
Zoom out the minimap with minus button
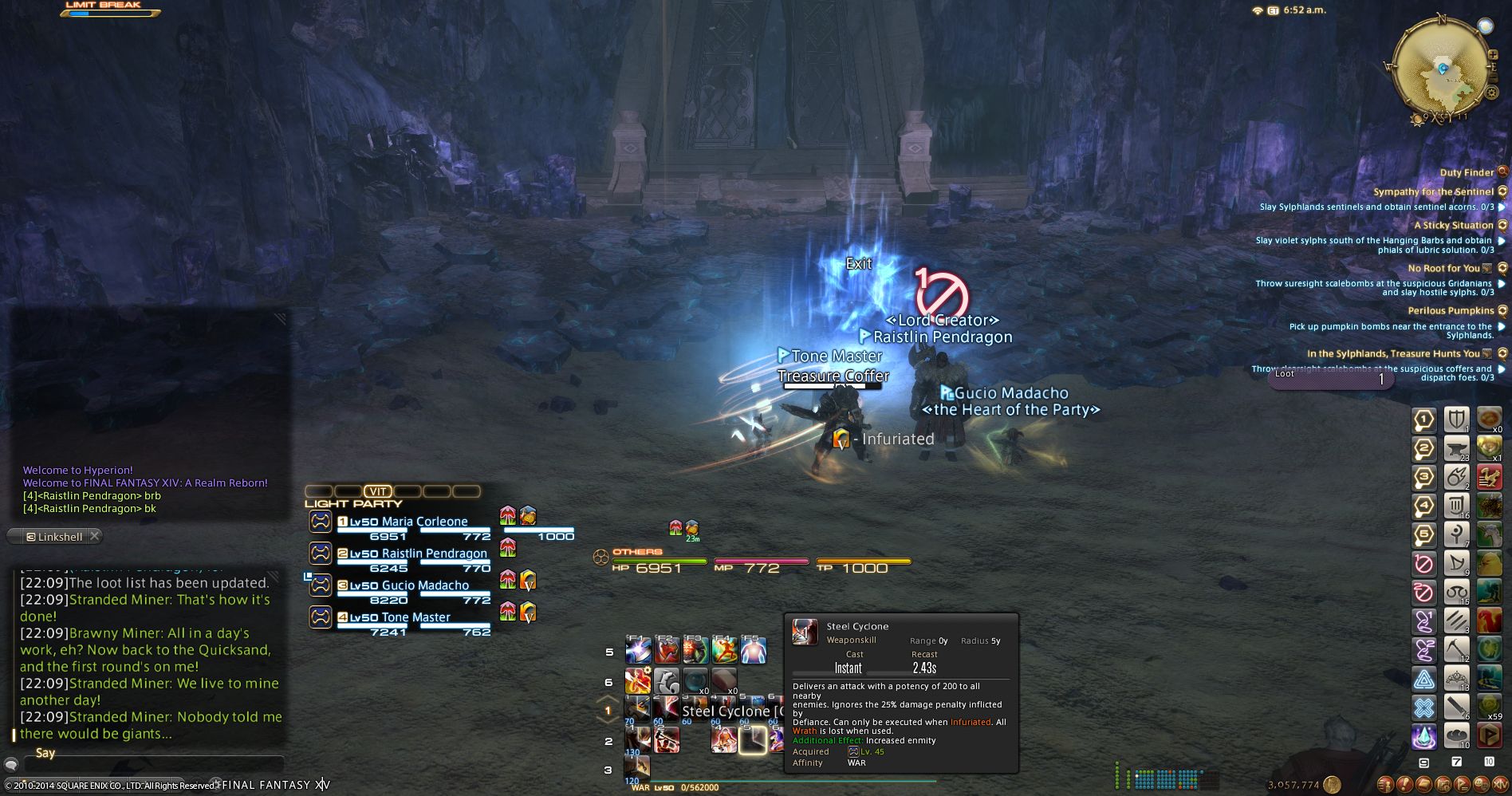click(x=1493, y=76)
